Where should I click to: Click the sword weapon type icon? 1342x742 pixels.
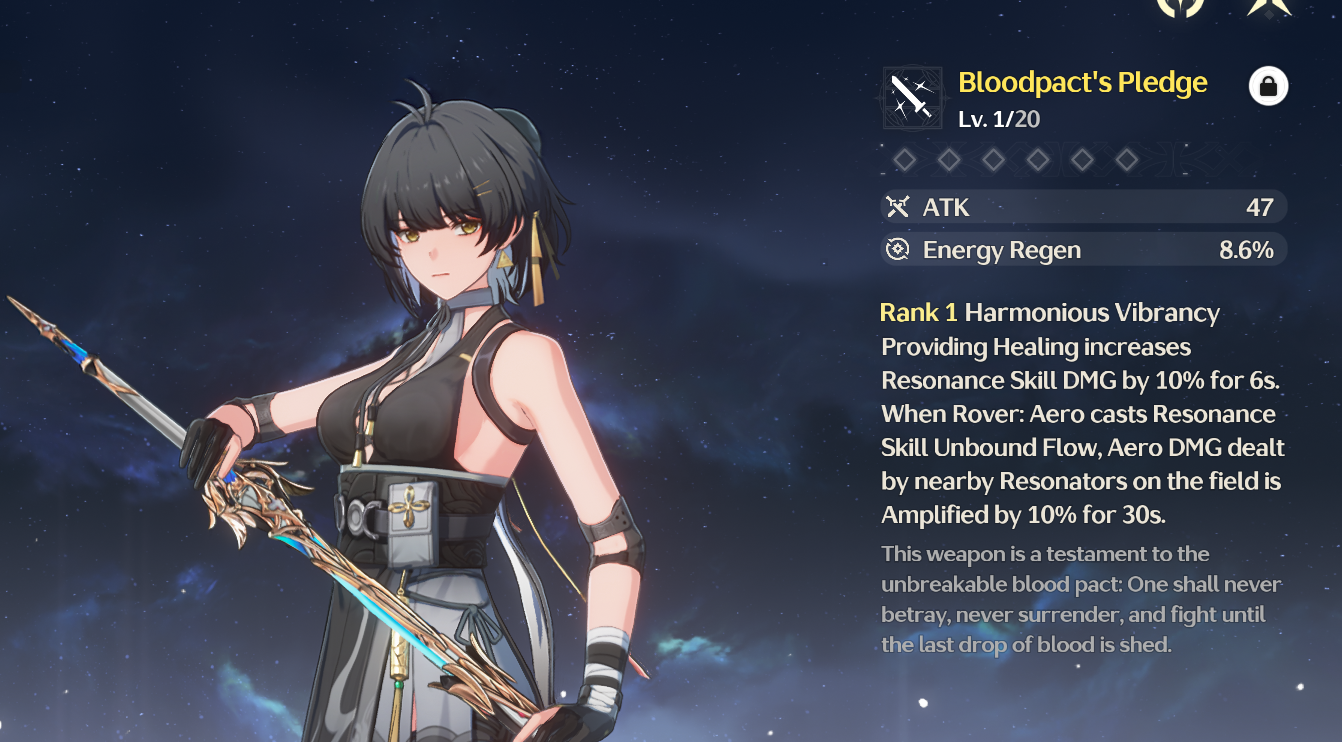point(912,98)
